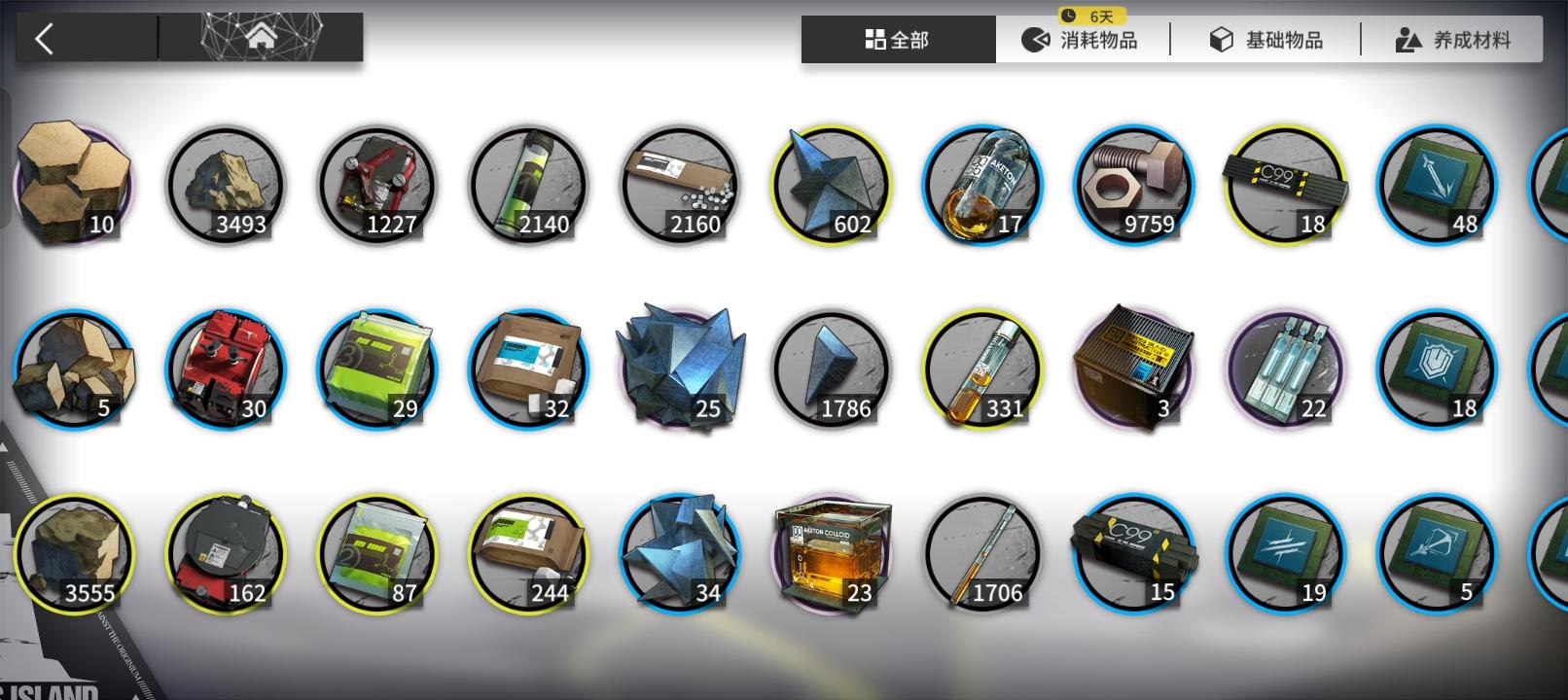
Task: Click the Aketon Colloid cube showing 23
Action: pyautogui.click(x=832, y=551)
